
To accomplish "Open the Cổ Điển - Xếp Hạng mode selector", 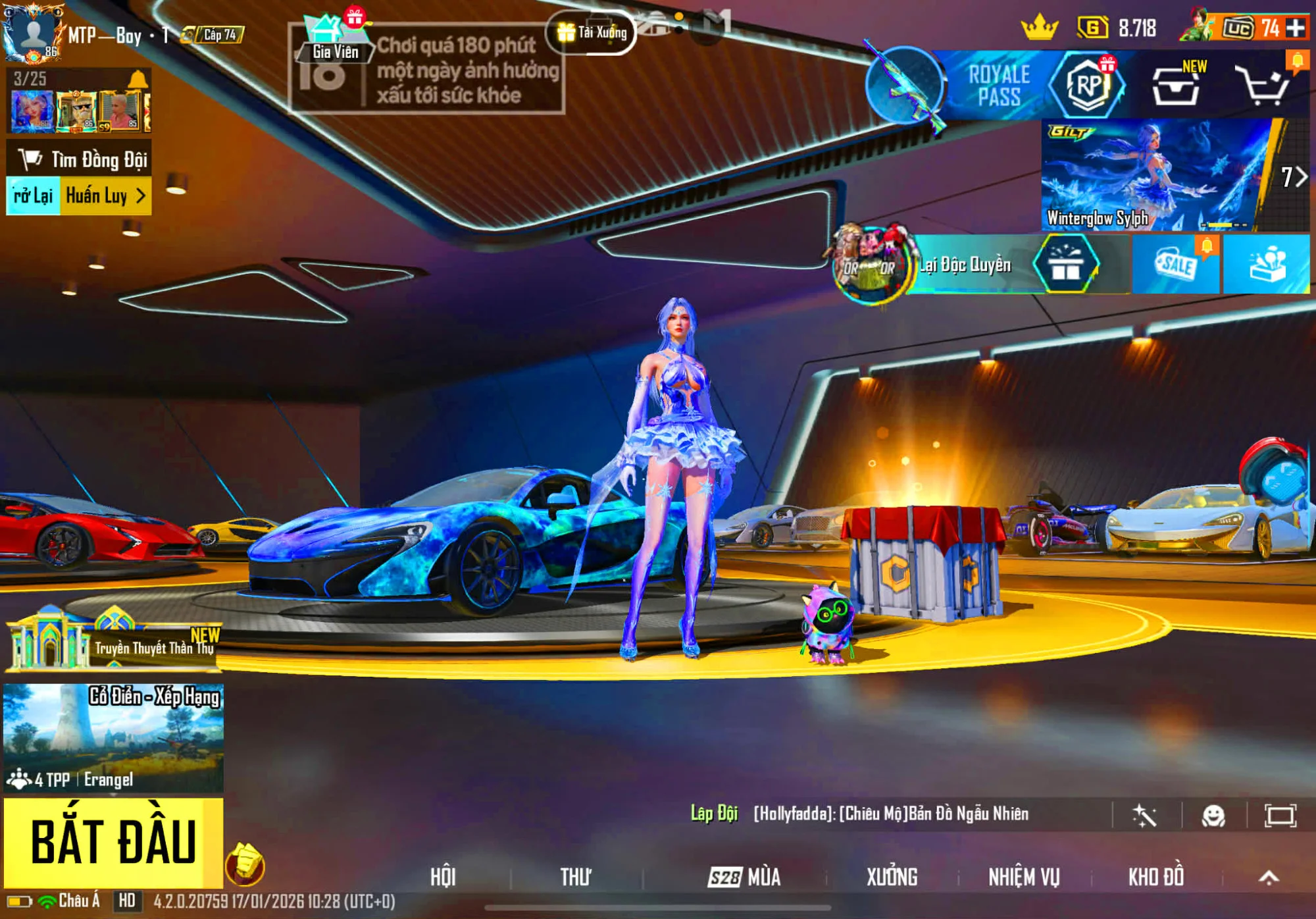I will (113, 737).
